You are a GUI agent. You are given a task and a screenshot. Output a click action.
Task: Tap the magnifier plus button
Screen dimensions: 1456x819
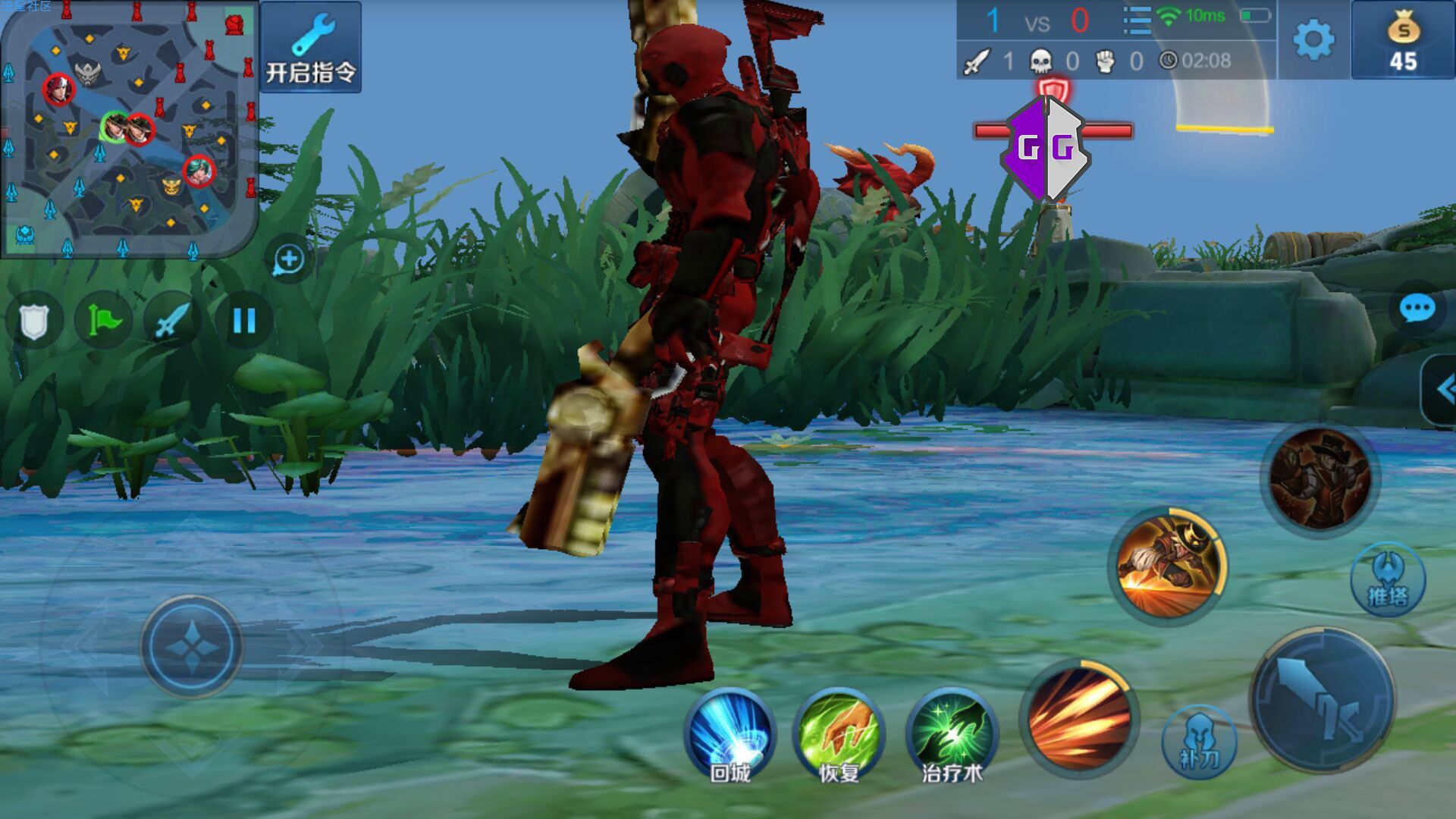289,259
